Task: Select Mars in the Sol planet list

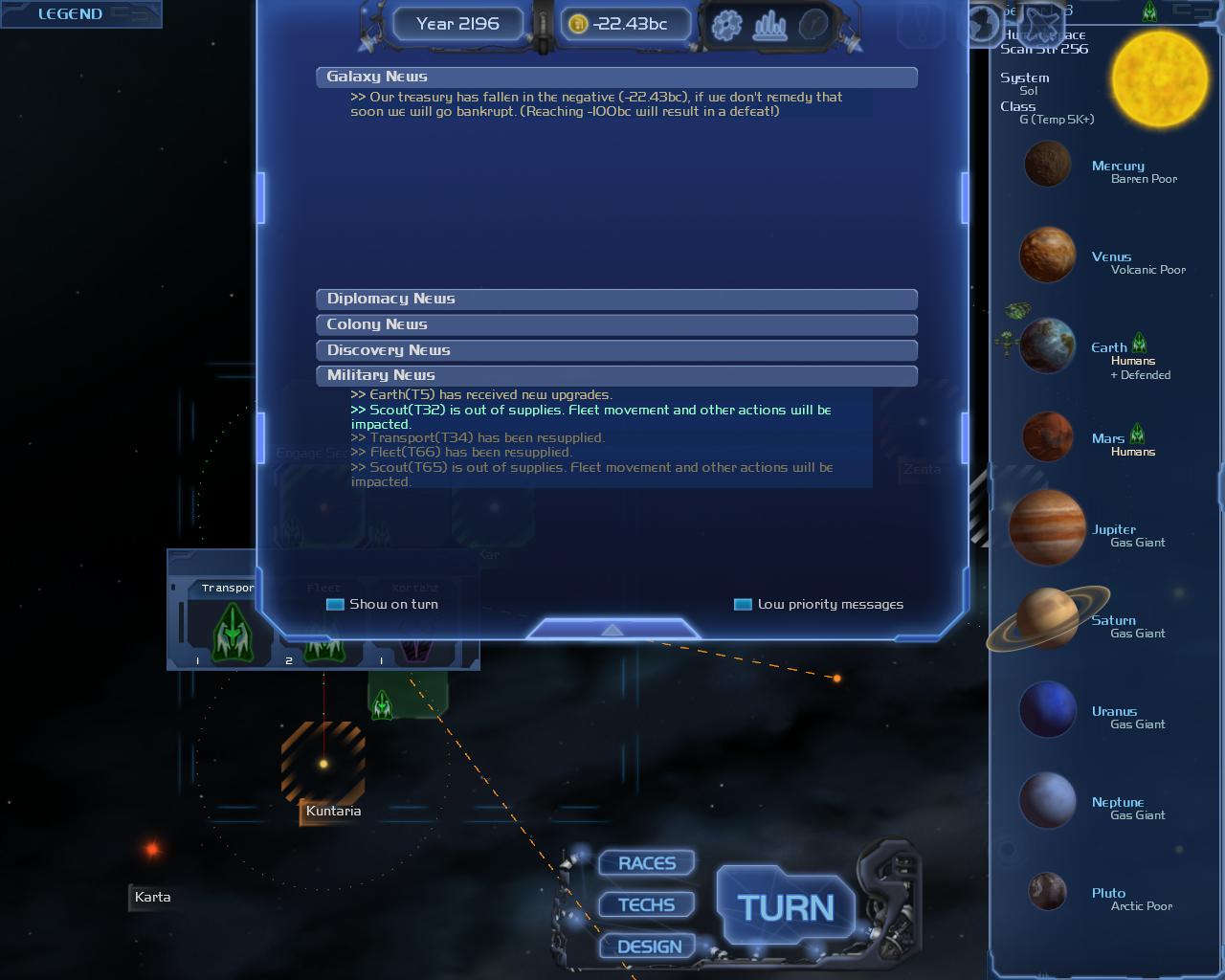Action: [1048, 437]
